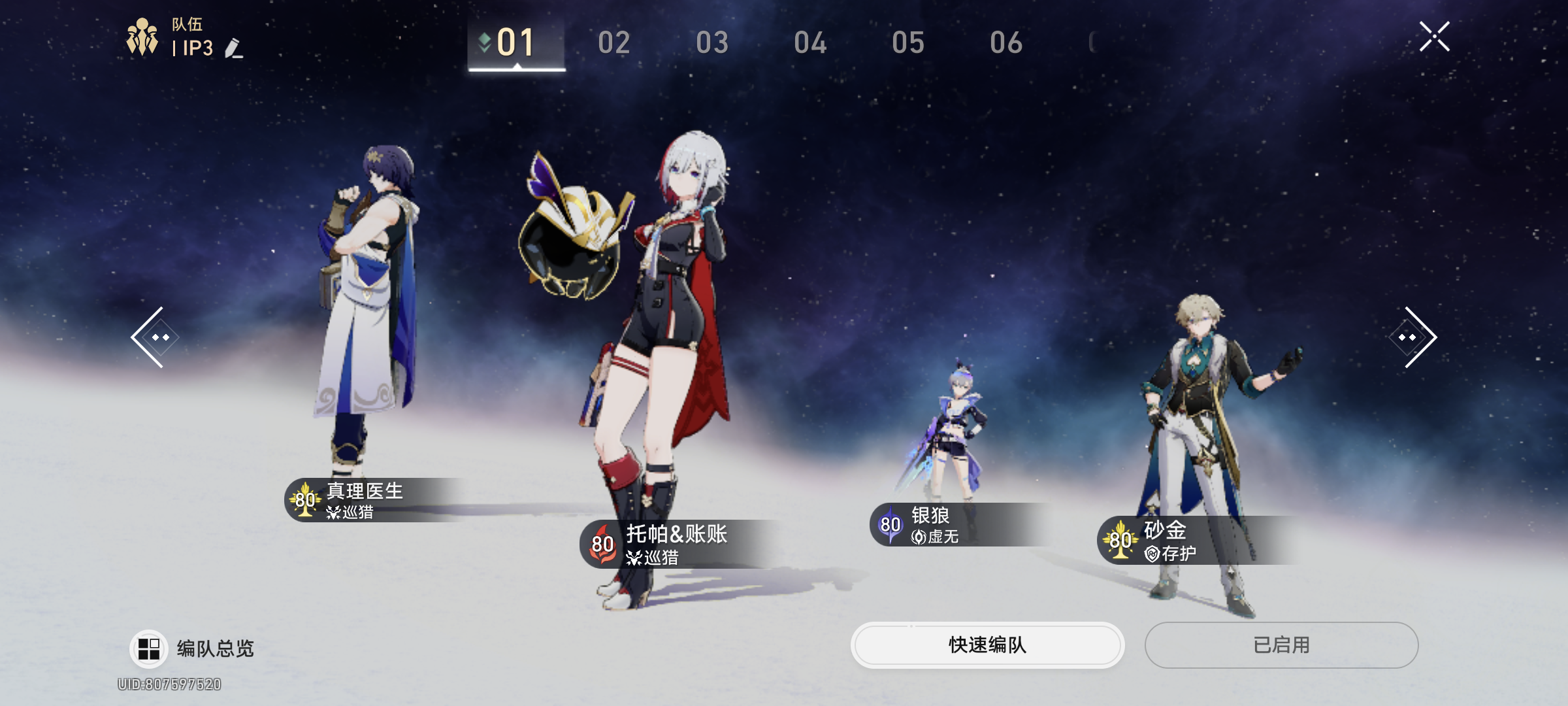This screenshot has height=706, width=1568.
Task: Click the team icon next to 队伍 label
Action: click(x=140, y=36)
